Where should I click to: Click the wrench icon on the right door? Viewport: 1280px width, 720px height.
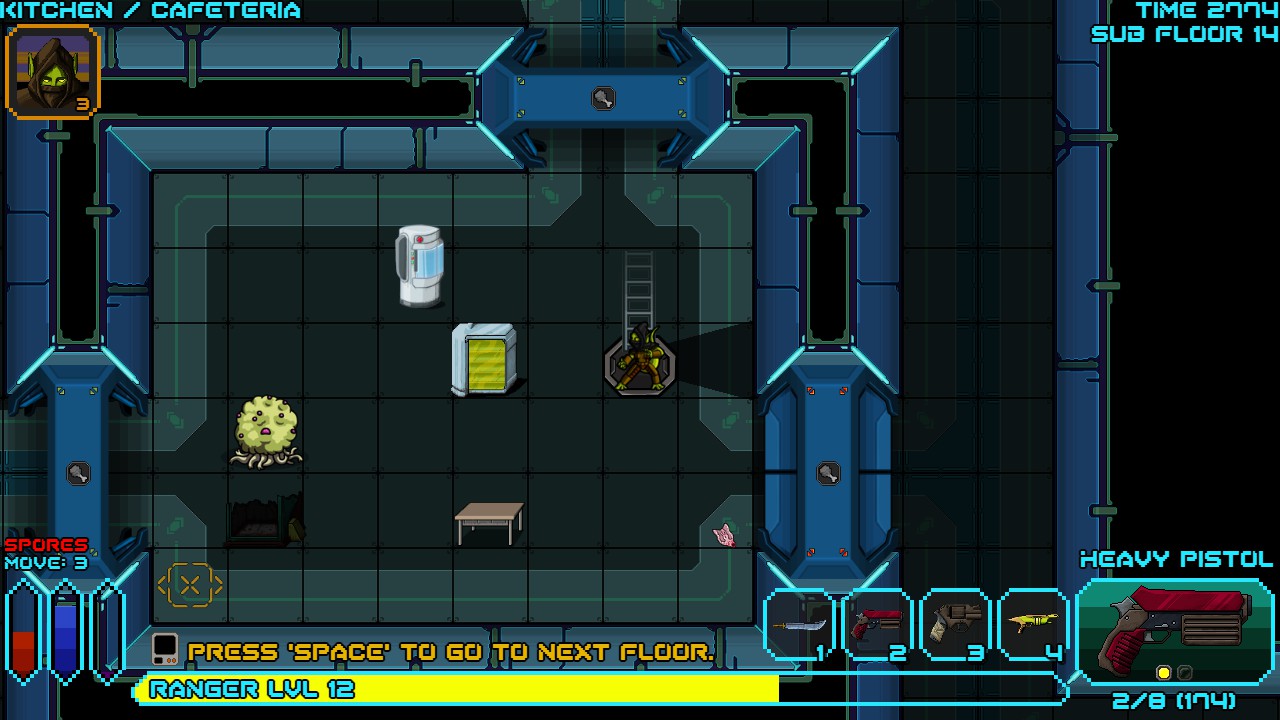[x=828, y=471]
